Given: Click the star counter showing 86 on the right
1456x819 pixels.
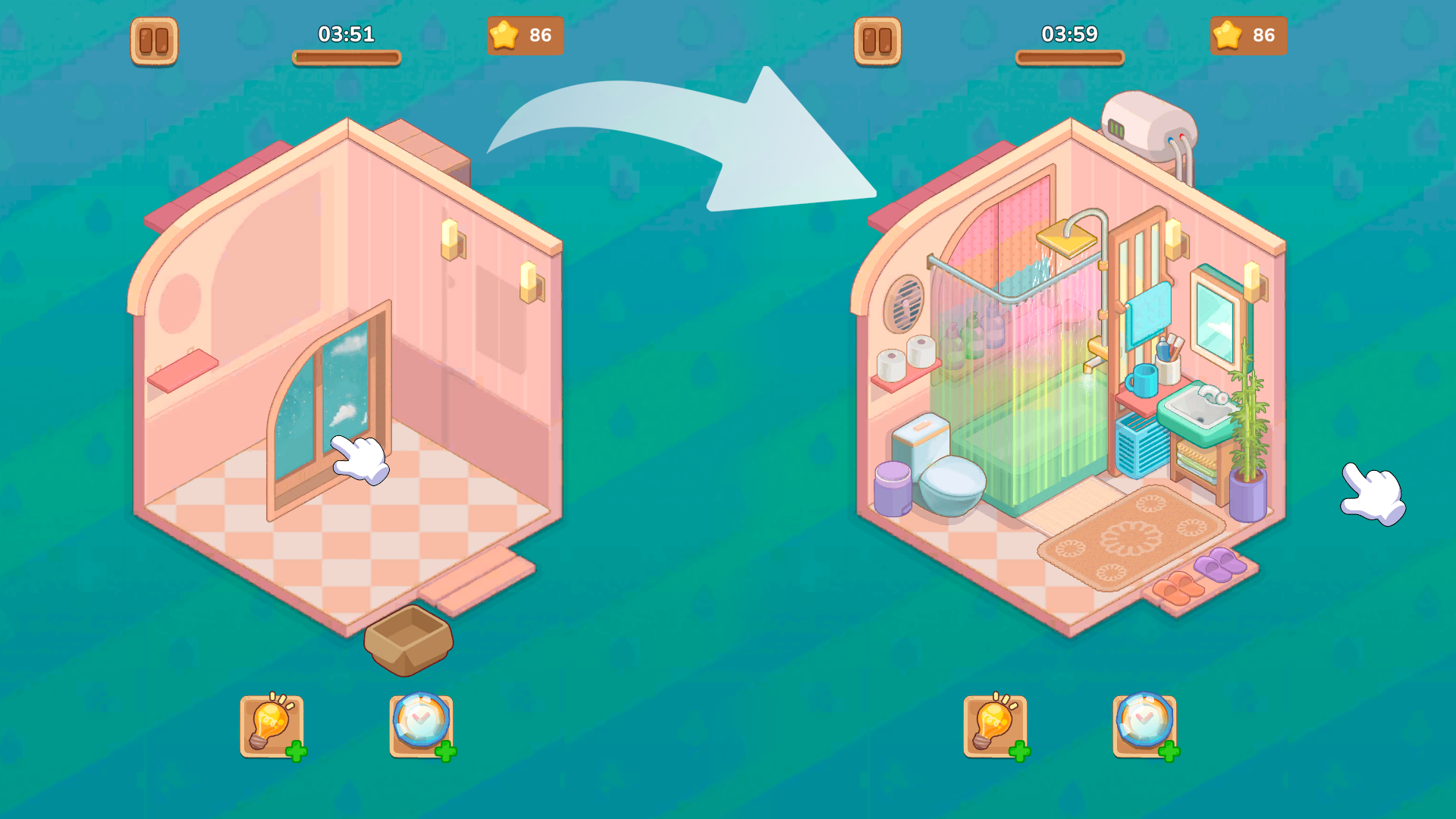Looking at the screenshot, I should pos(1248,33).
